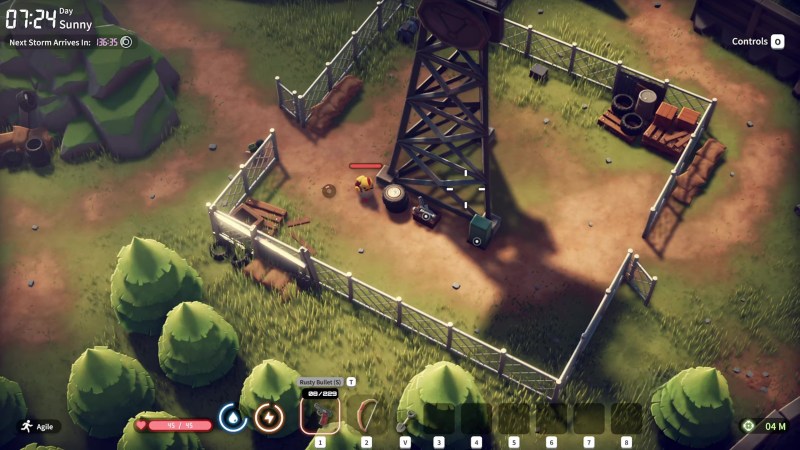The image size is (800, 450).
Task: Toggle the Agile movement stance icon
Action: tap(25, 426)
